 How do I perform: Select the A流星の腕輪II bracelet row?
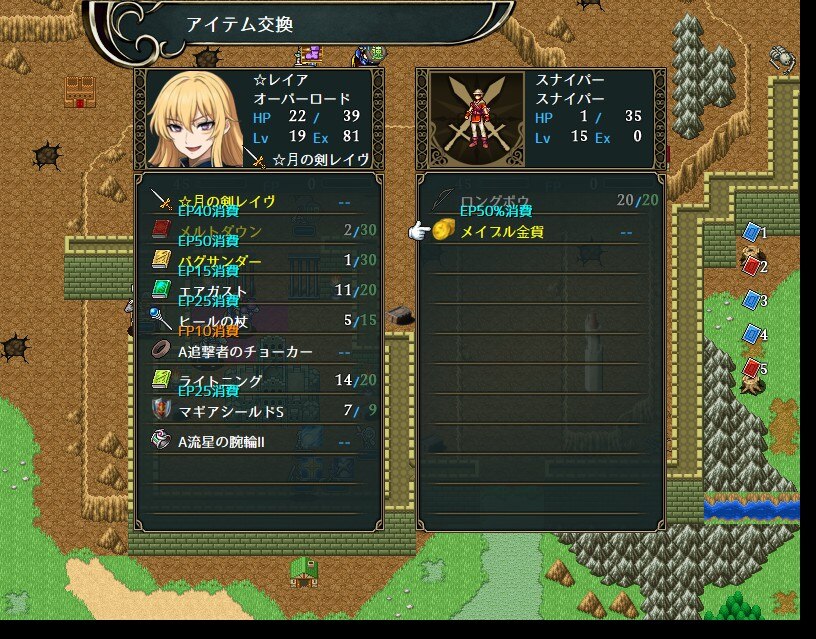tap(257, 441)
